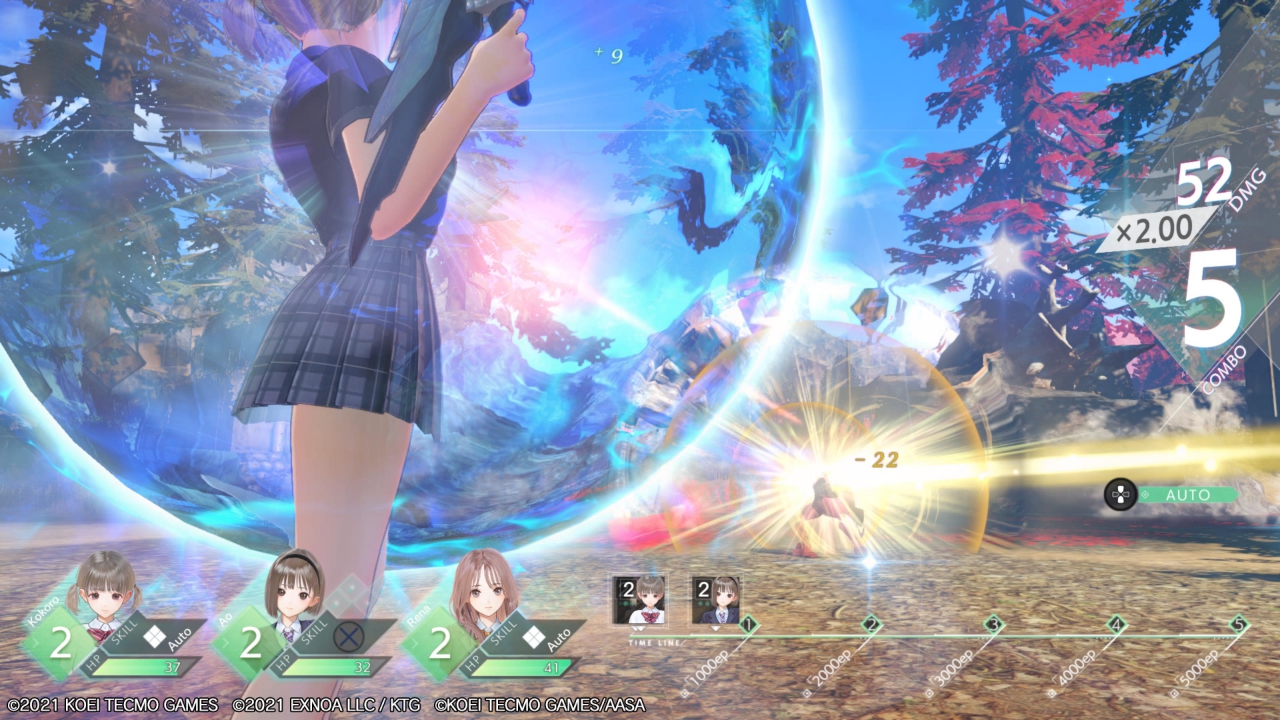This screenshot has width=1280, height=720.
Task: Toggle Kokoro's Auto skill setting
Action: click(x=168, y=635)
